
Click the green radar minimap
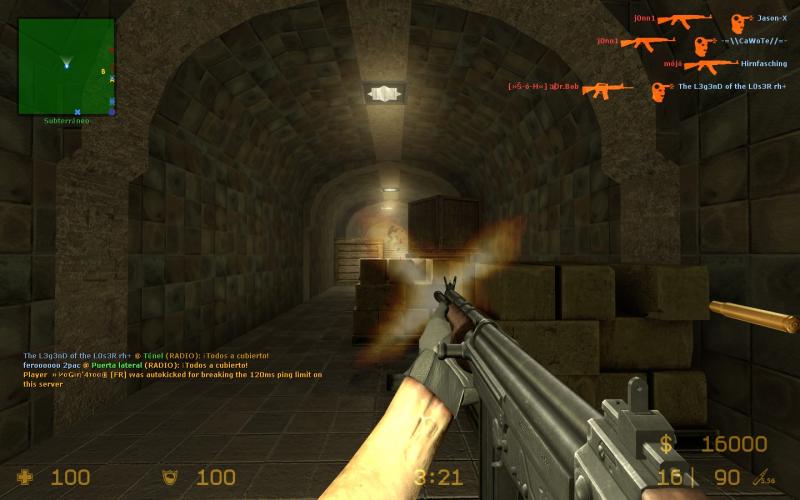tap(66, 66)
